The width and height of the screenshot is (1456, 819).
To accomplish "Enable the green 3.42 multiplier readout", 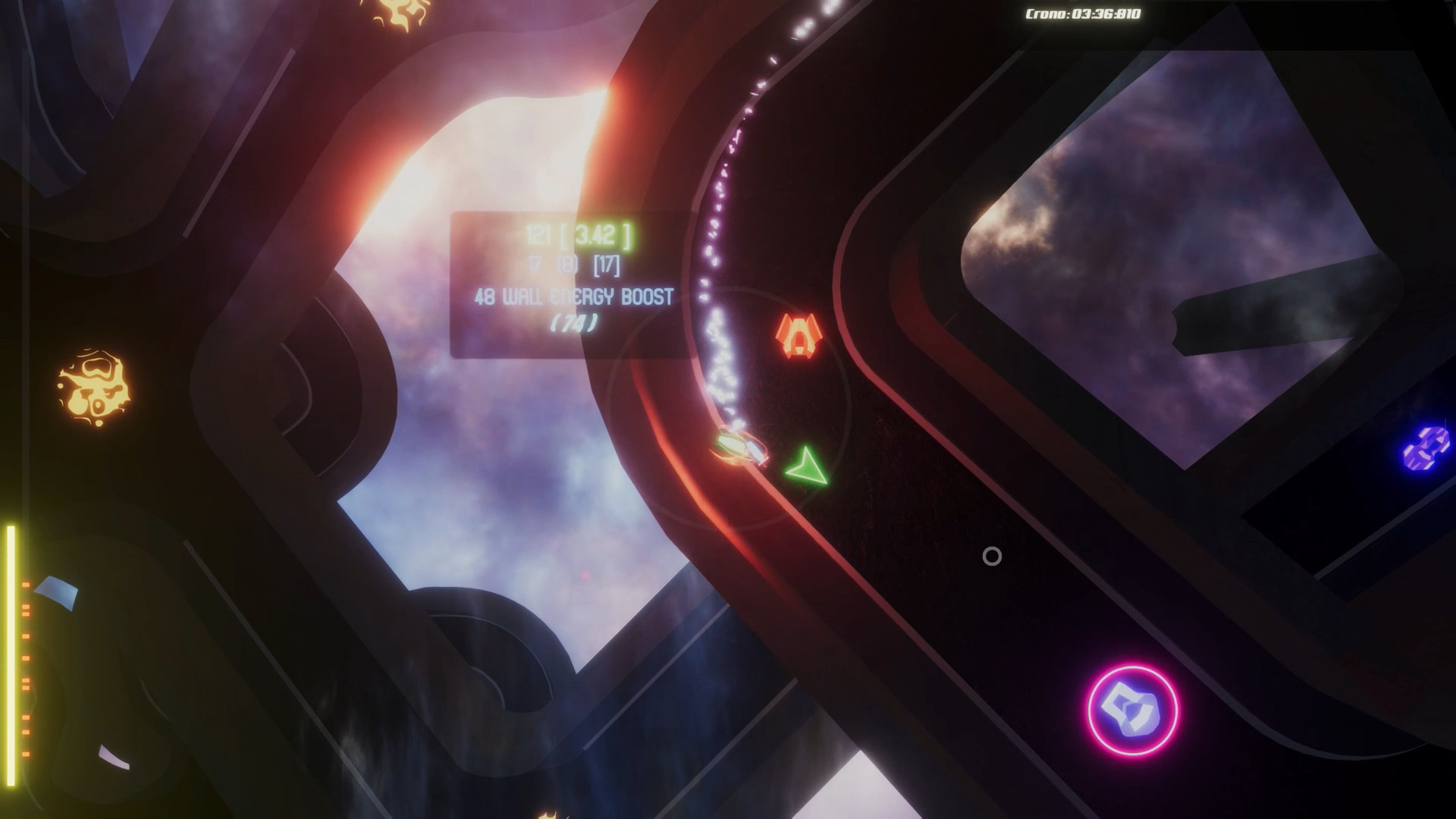I will [601, 235].
